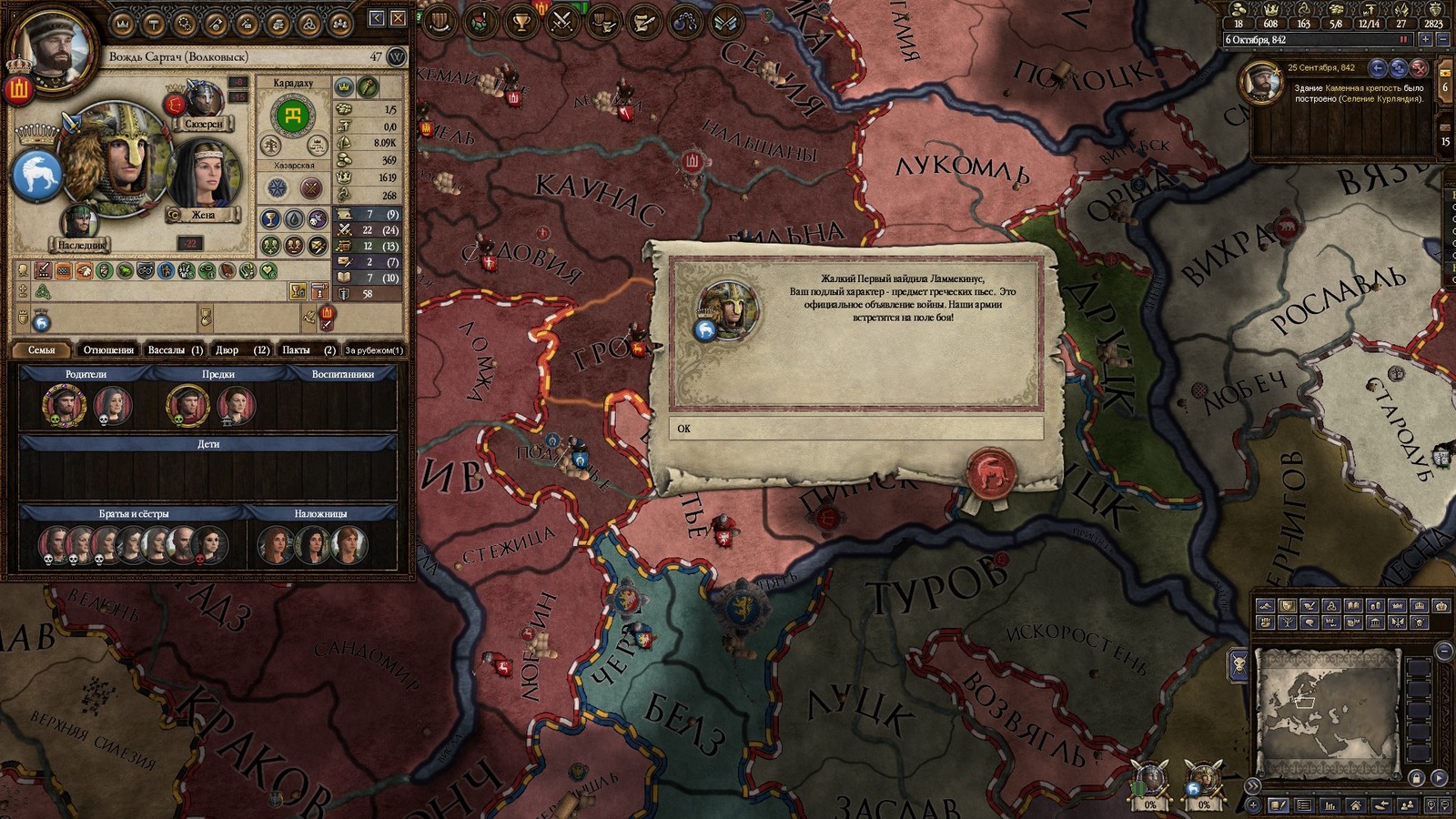
Task: Go back using the character panel arrow
Action: pos(377,18)
